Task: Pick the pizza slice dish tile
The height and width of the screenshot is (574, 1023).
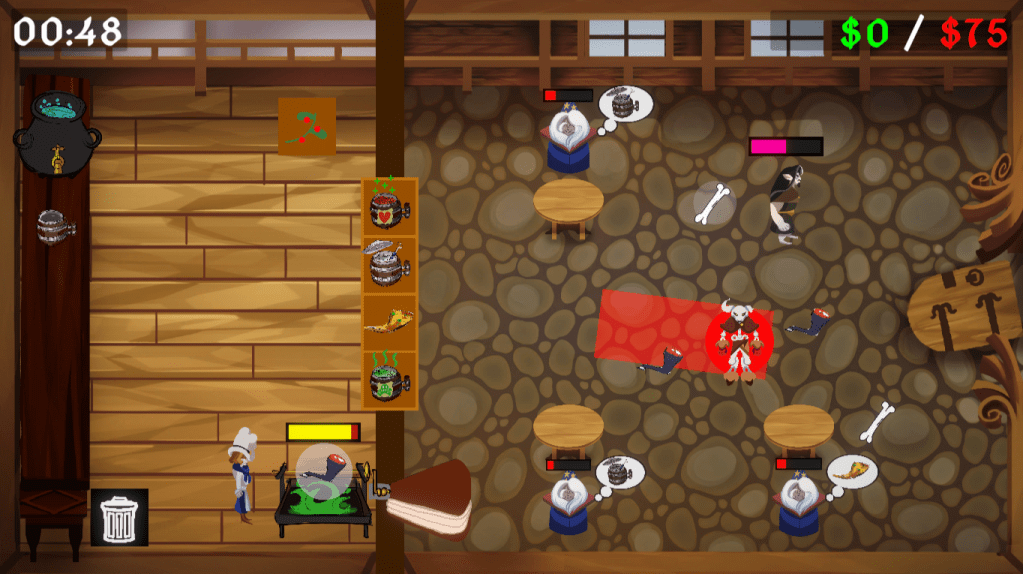Action: click(x=390, y=322)
